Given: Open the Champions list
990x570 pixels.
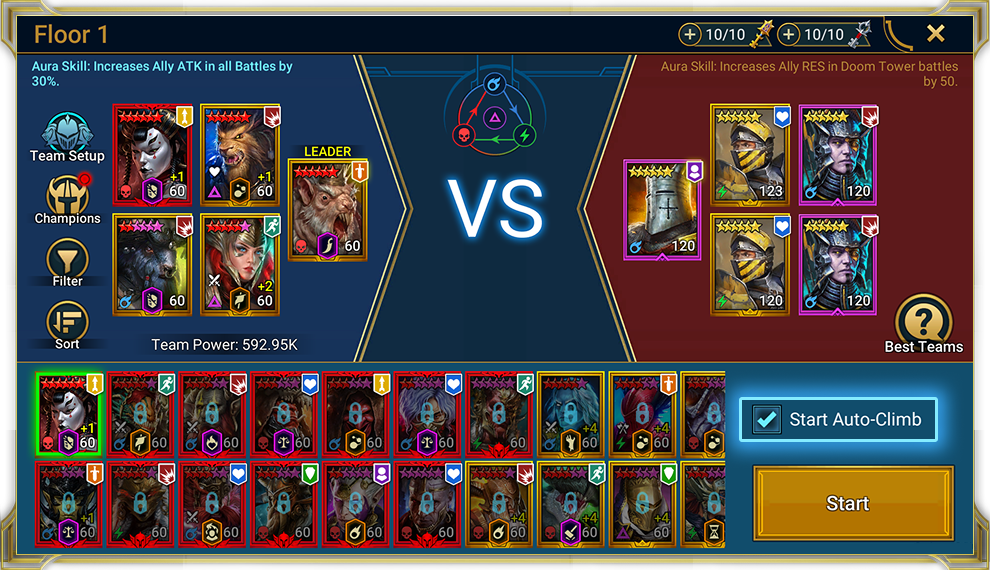Looking at the screenshot, I should pyautogui.click(x=68, y=199).
